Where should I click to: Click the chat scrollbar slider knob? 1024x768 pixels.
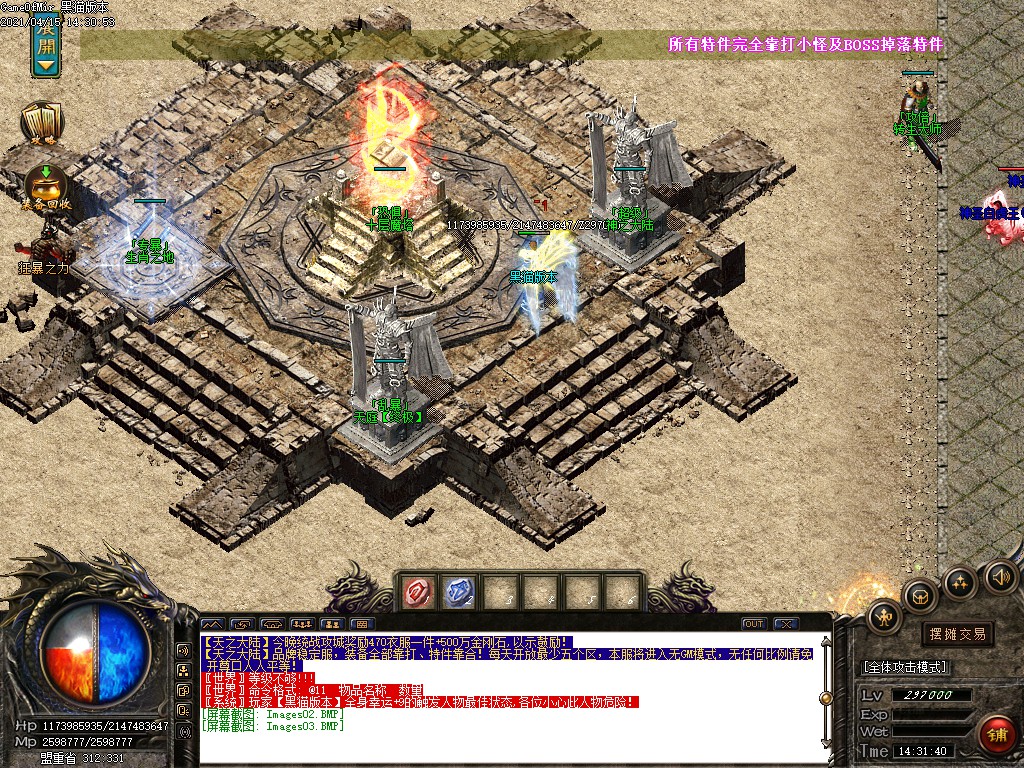pos(825,698)
